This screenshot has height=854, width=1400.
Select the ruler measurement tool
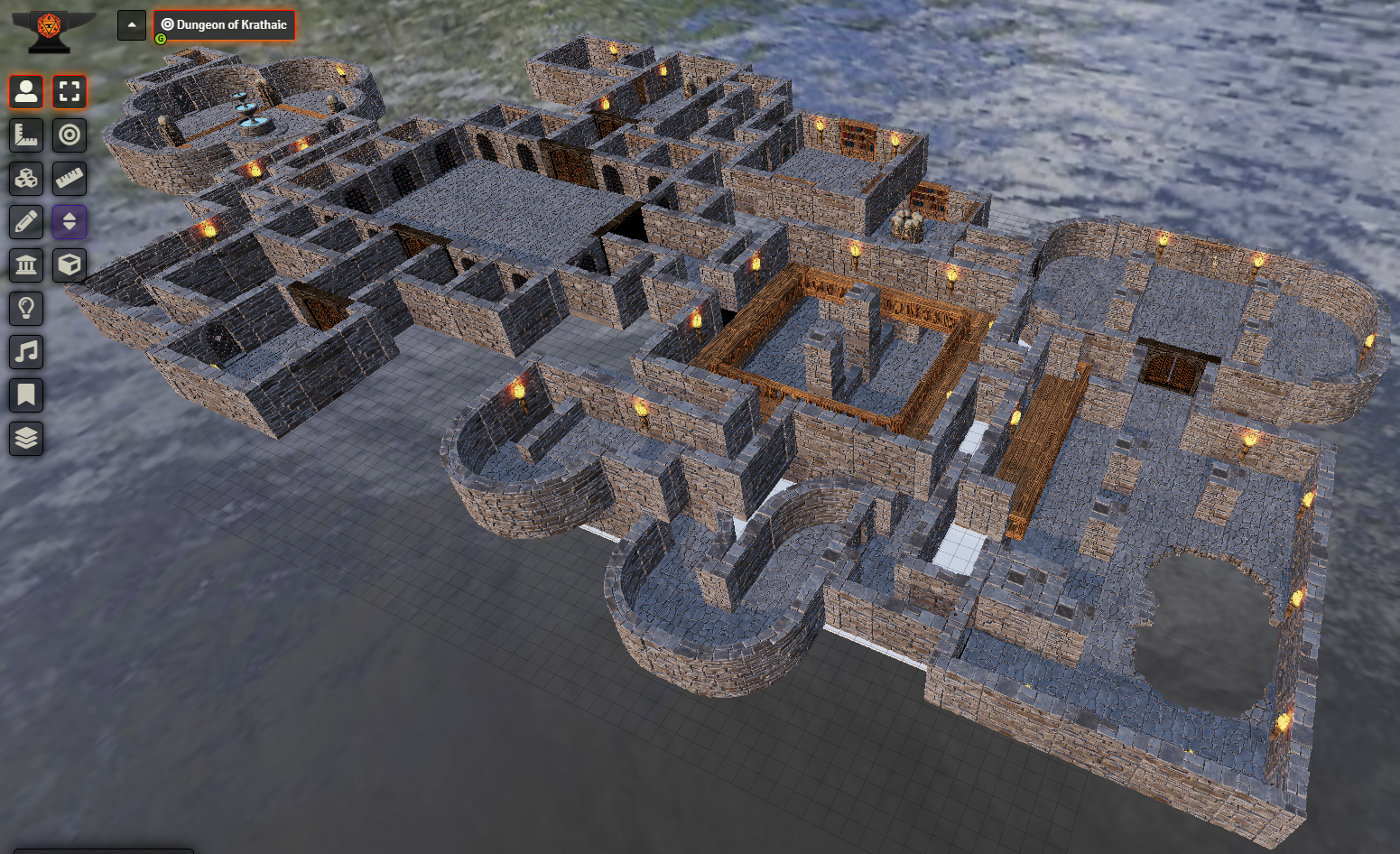25,135
